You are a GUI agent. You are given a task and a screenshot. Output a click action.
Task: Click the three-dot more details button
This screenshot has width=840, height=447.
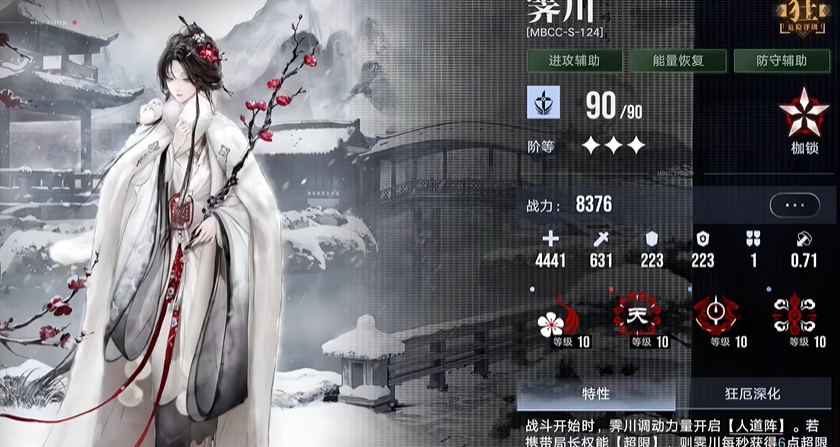795,205
